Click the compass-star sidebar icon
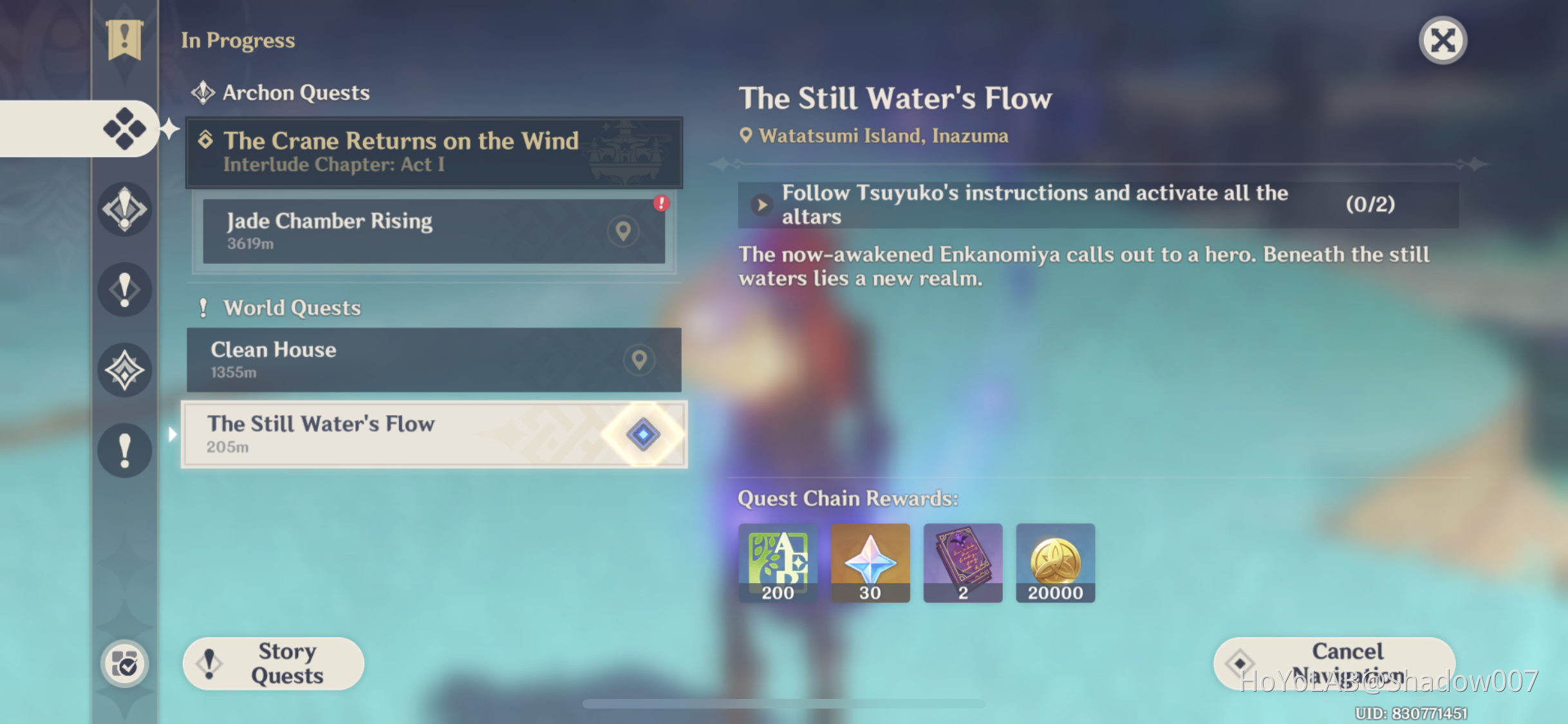This screenshot has width=1568, height=724. (x=124, y=369)
